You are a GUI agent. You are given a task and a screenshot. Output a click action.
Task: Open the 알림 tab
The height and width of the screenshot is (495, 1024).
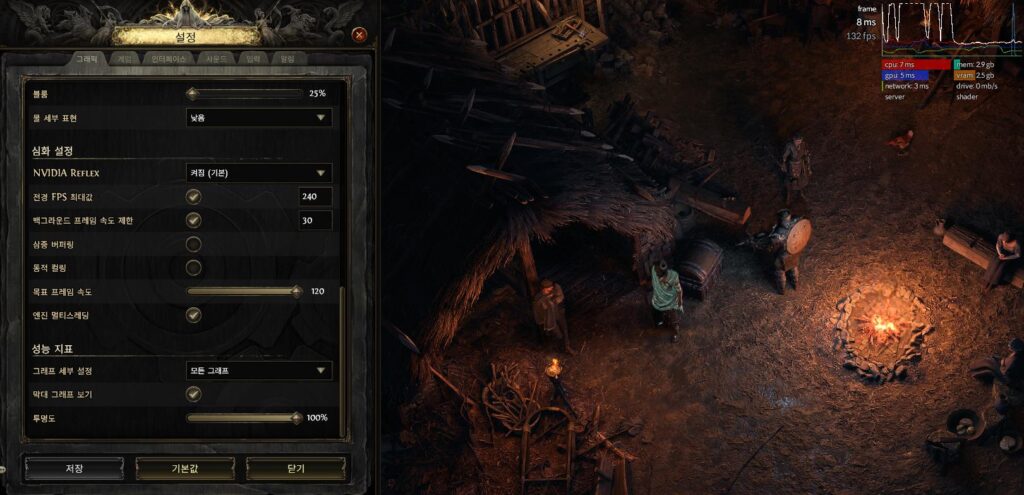[287, 59]
